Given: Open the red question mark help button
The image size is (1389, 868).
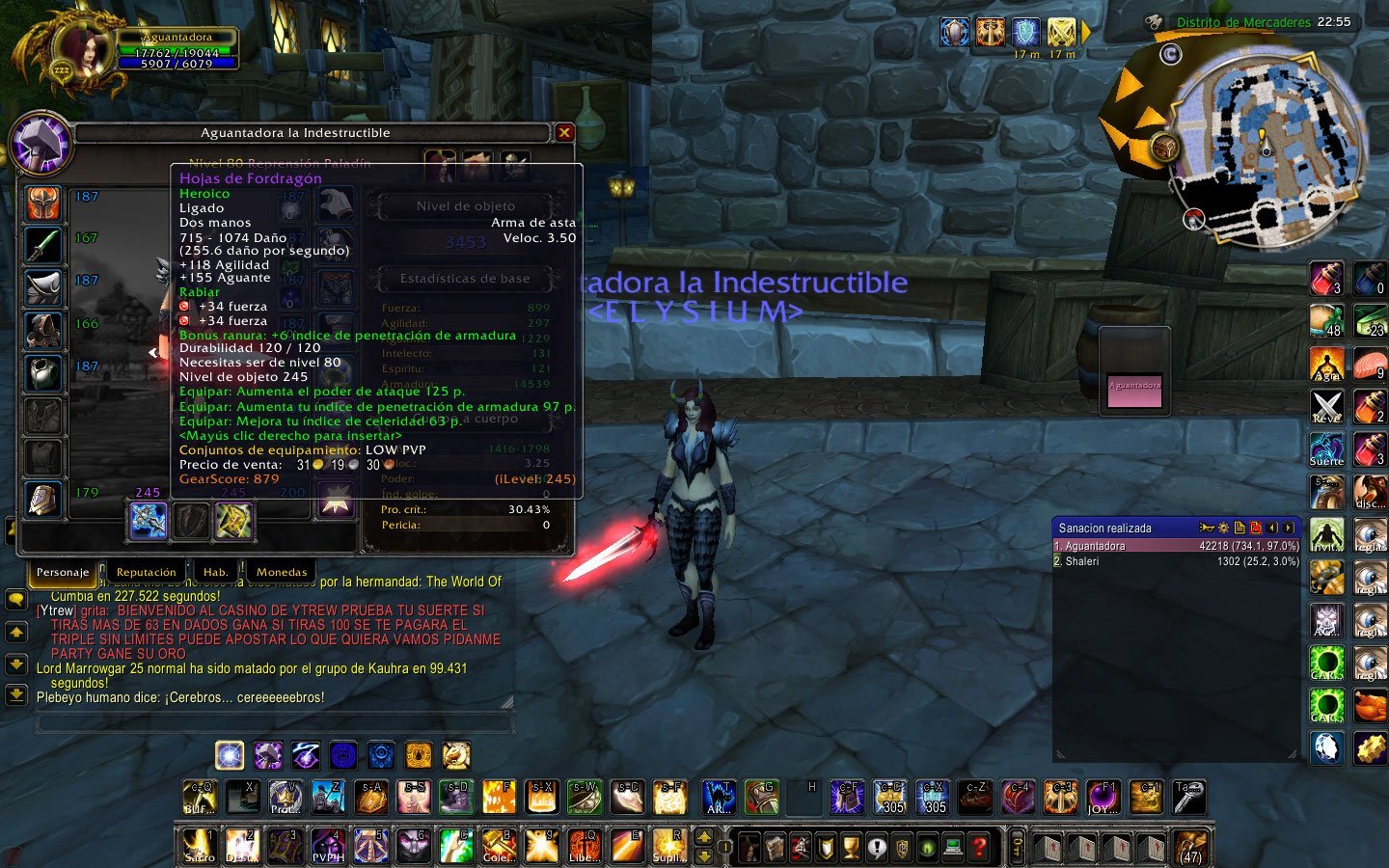Looking at the screenshot, I should click(979, 848).
